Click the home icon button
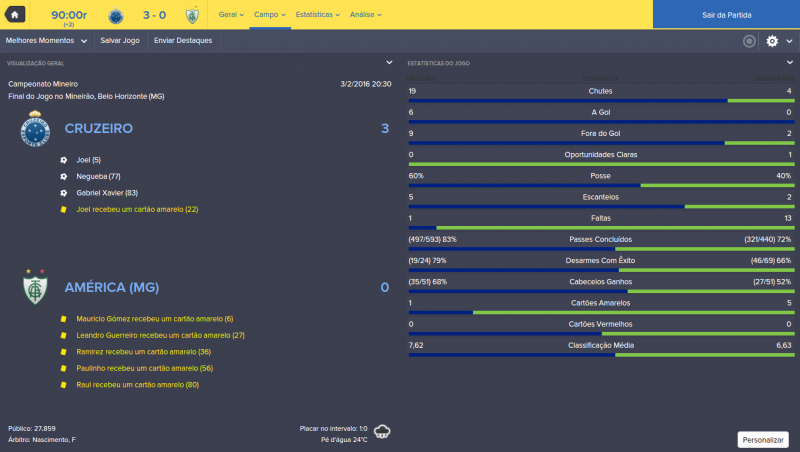This screenshot has width=800, height=452. point(14,14)
